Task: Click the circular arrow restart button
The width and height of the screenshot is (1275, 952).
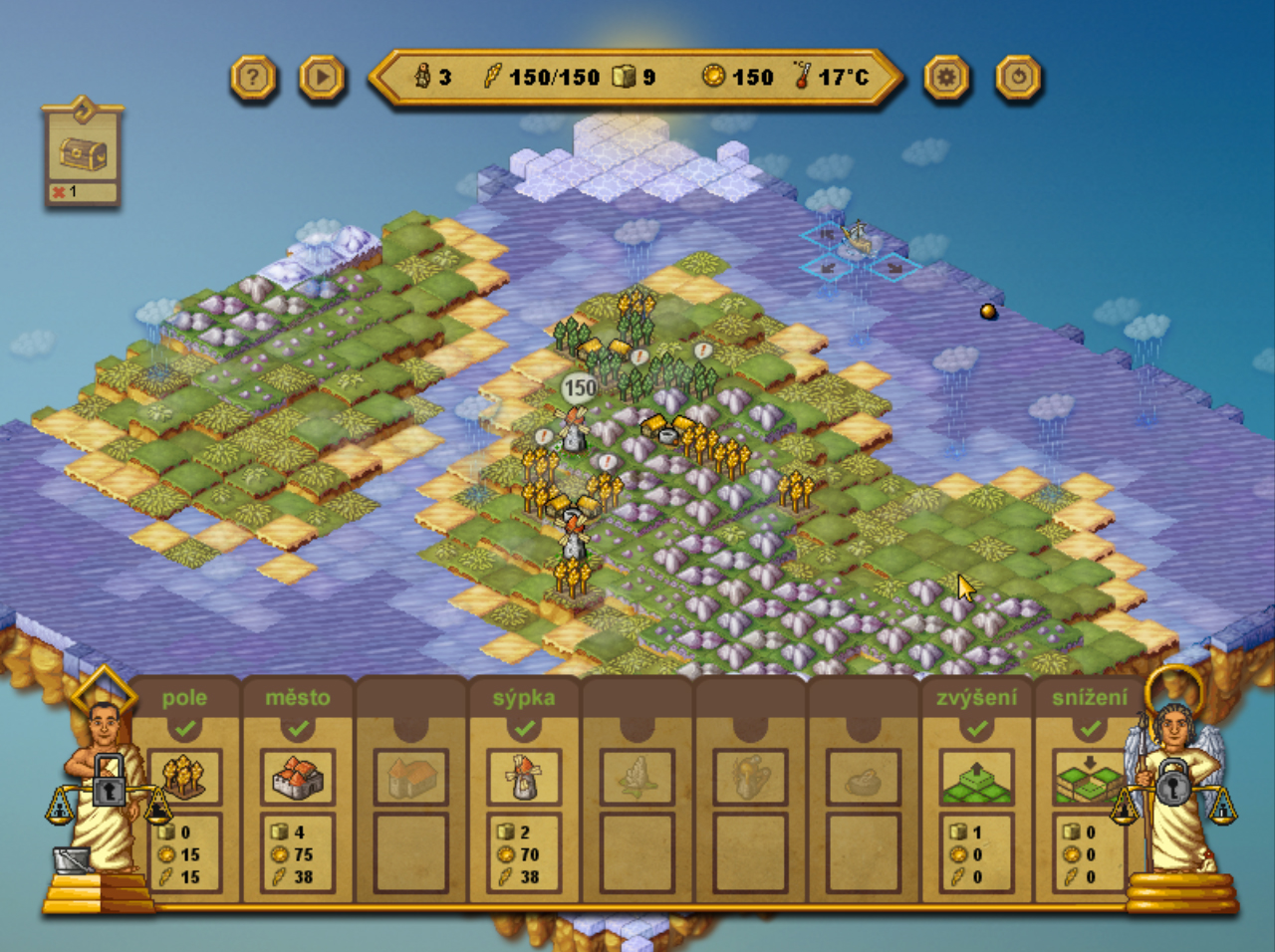Action: click(x=1018, y=78)
